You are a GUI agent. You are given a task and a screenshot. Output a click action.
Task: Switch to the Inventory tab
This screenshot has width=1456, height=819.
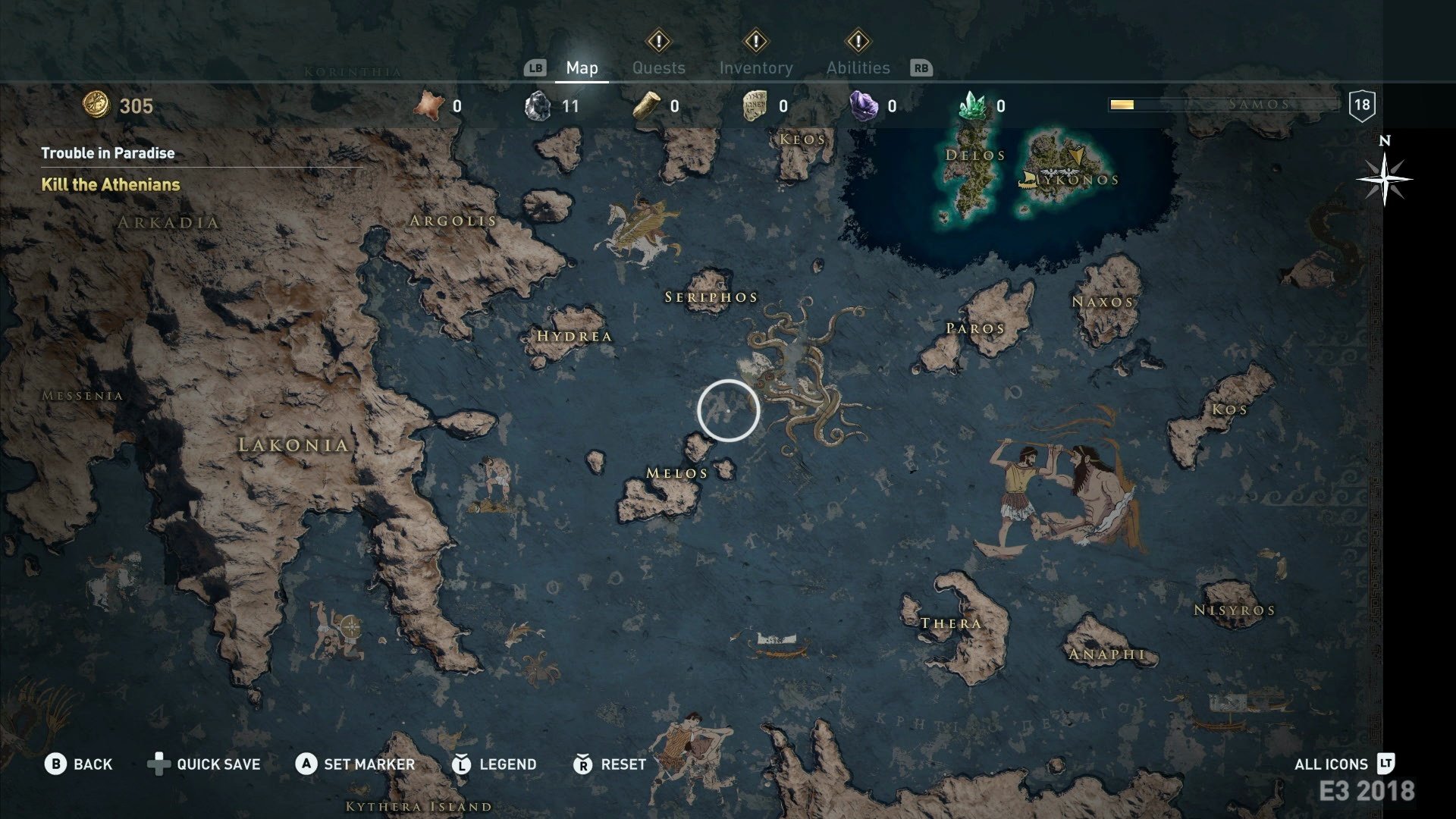(756, 67)
